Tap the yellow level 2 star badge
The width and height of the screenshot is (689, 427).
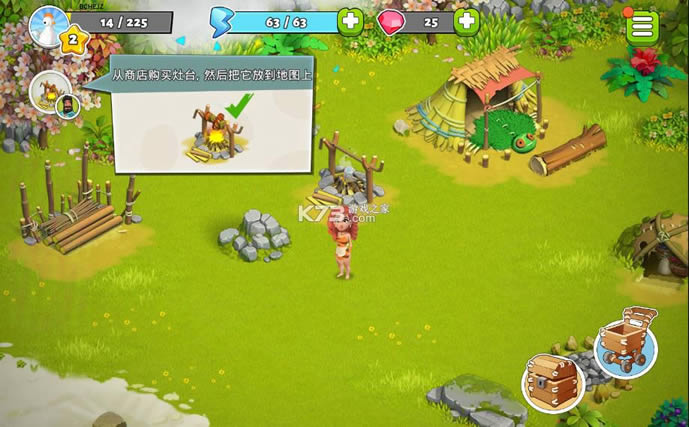[x=73, y=41]
